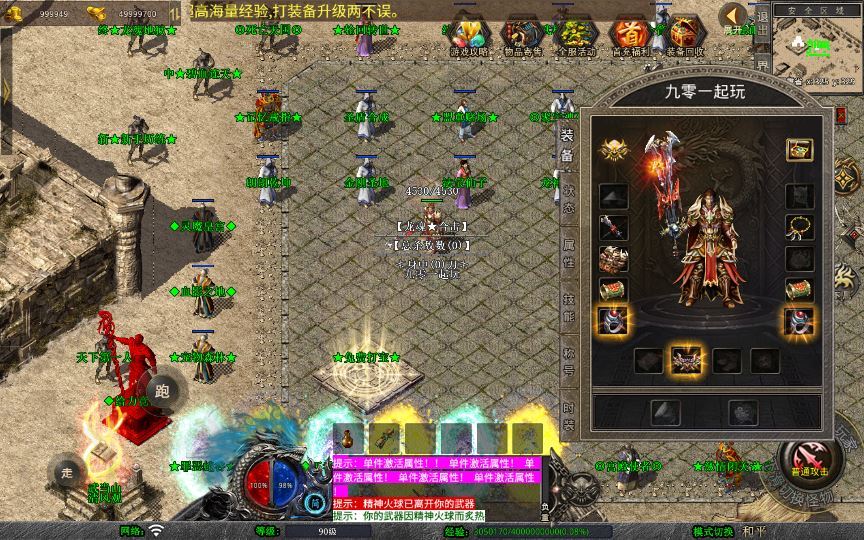
Task: Toggle the 走 walk button
Action: point(67,472)
